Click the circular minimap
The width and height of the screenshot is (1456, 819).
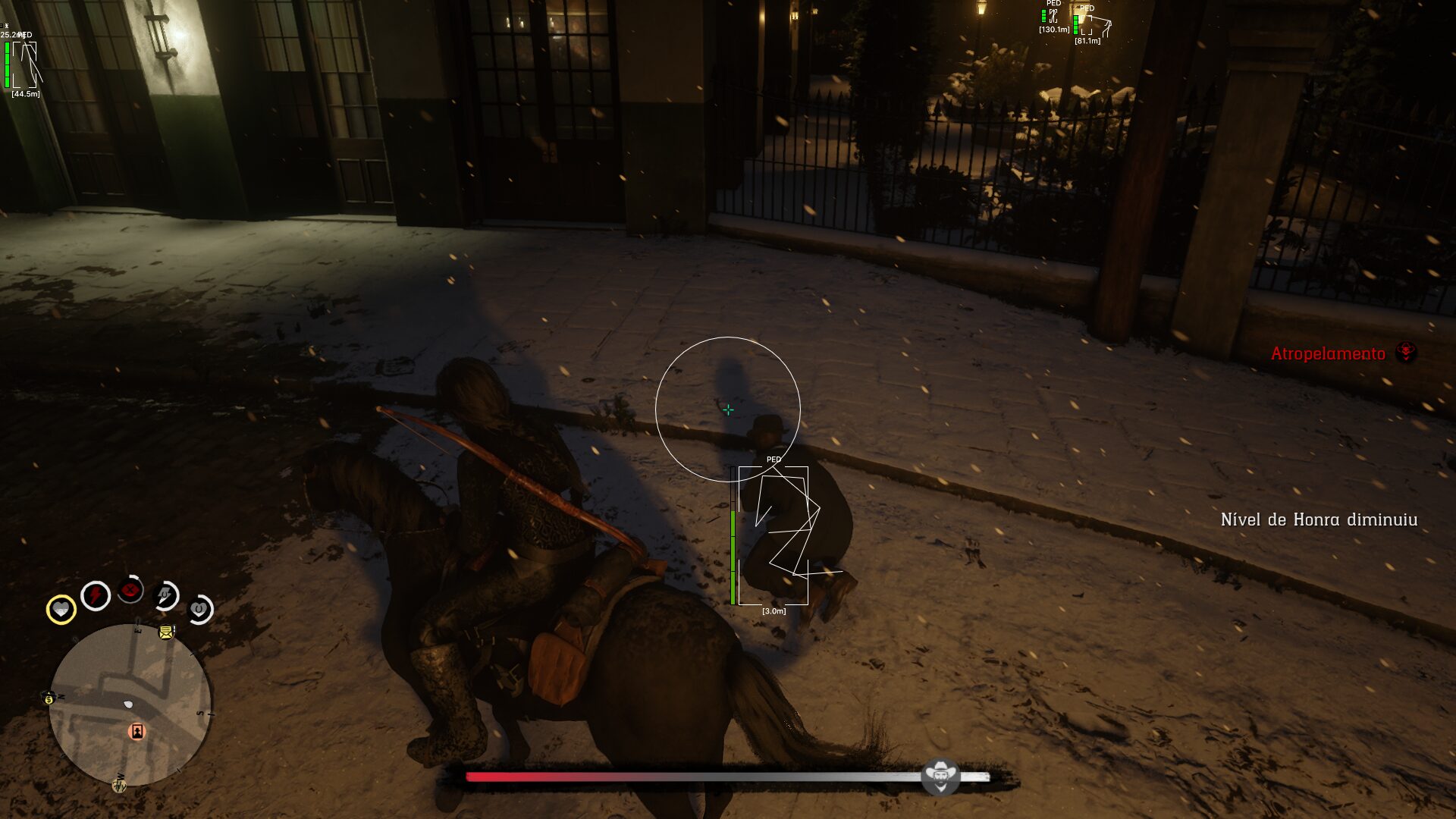point(130,704)
